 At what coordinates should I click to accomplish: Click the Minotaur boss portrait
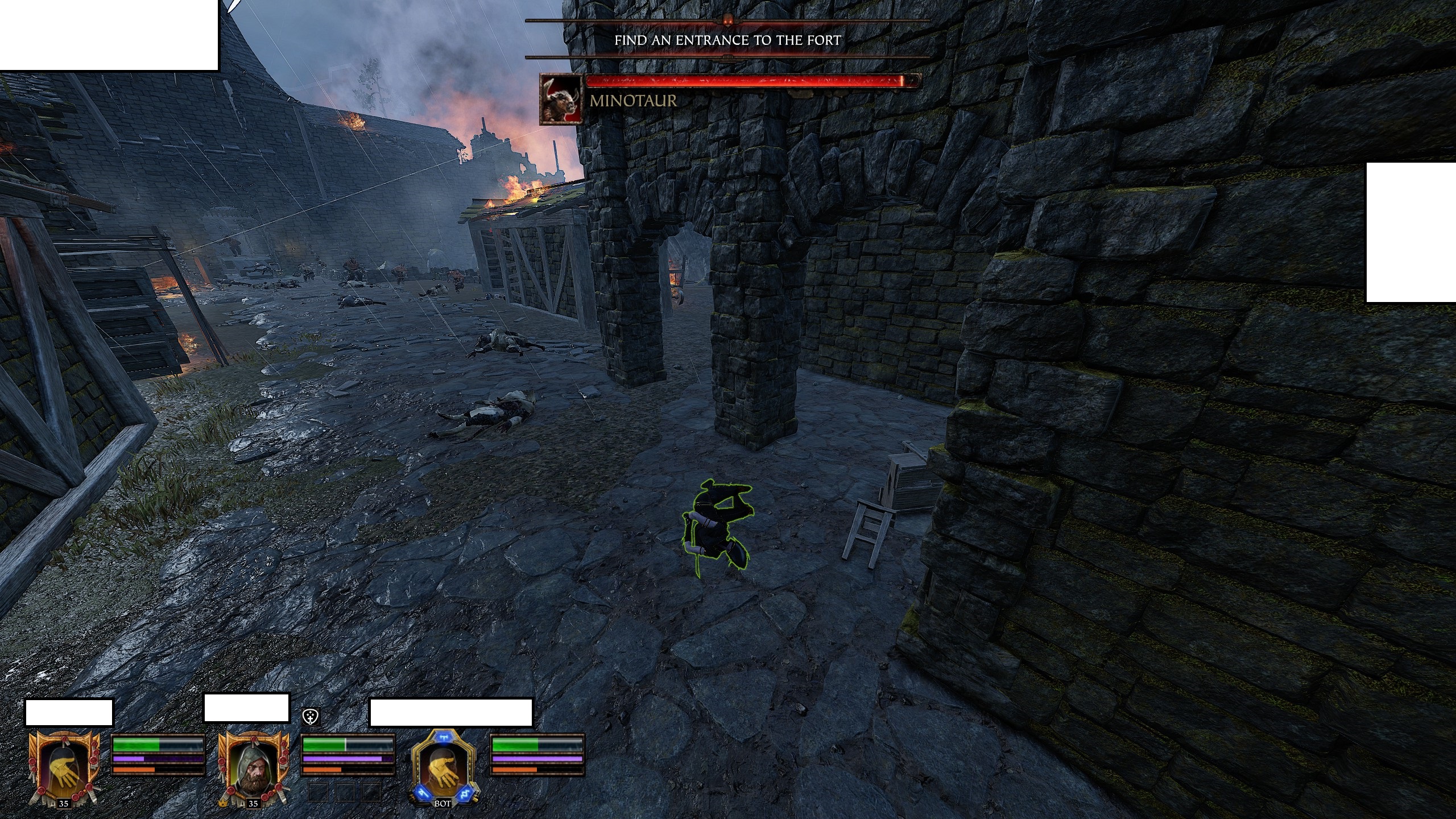[x=561, y=98]
